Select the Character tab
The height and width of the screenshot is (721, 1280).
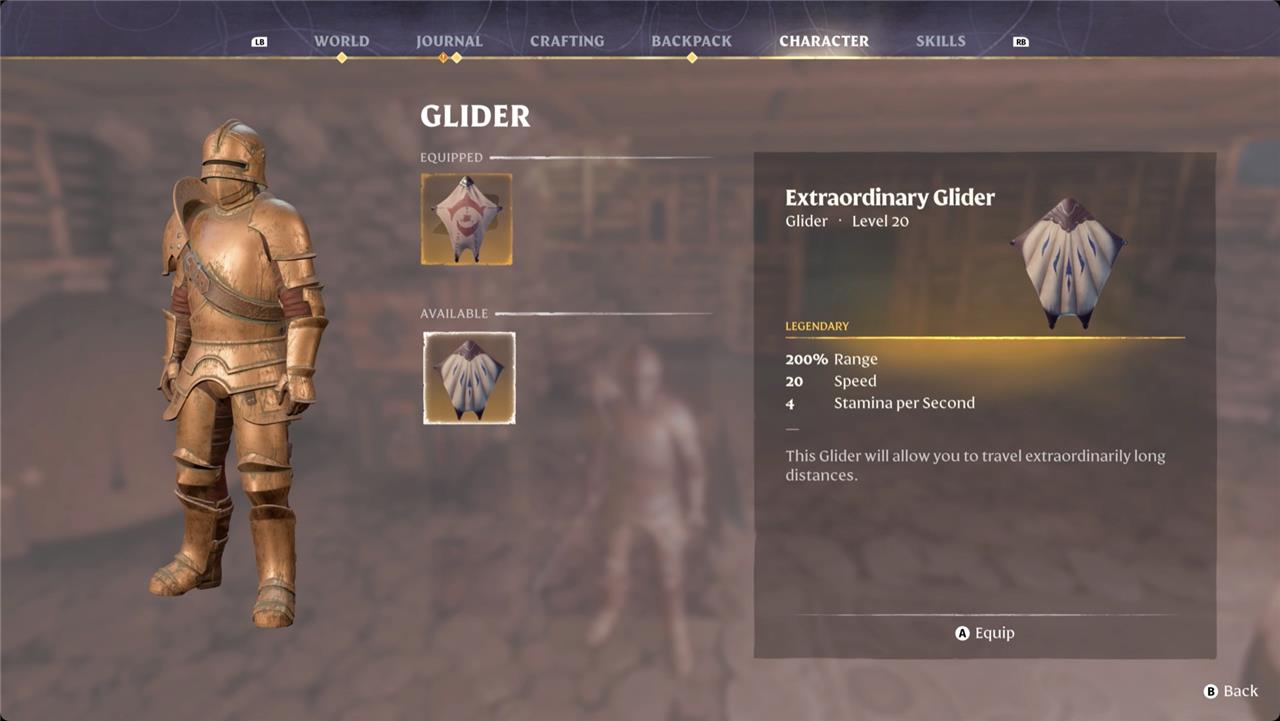(x=824, y=41)
